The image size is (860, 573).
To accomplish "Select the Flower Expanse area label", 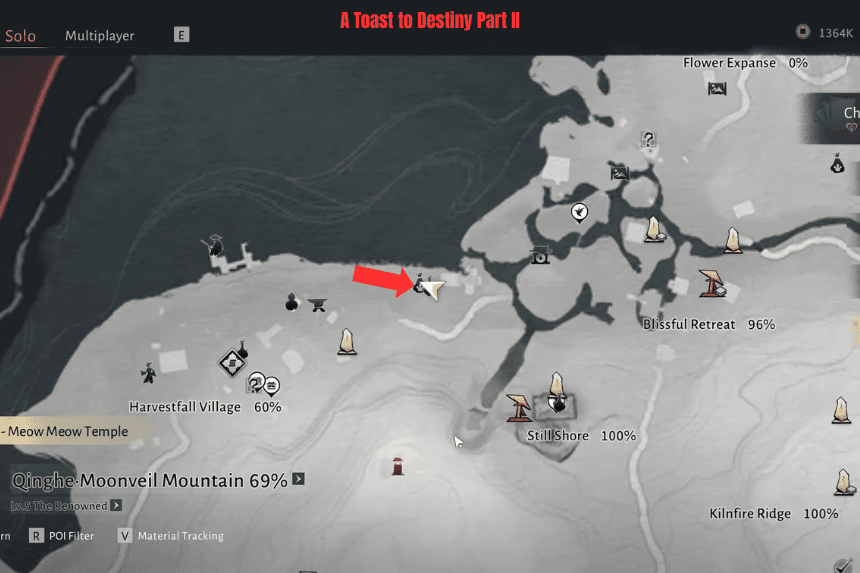I will [x=729, y=63].
